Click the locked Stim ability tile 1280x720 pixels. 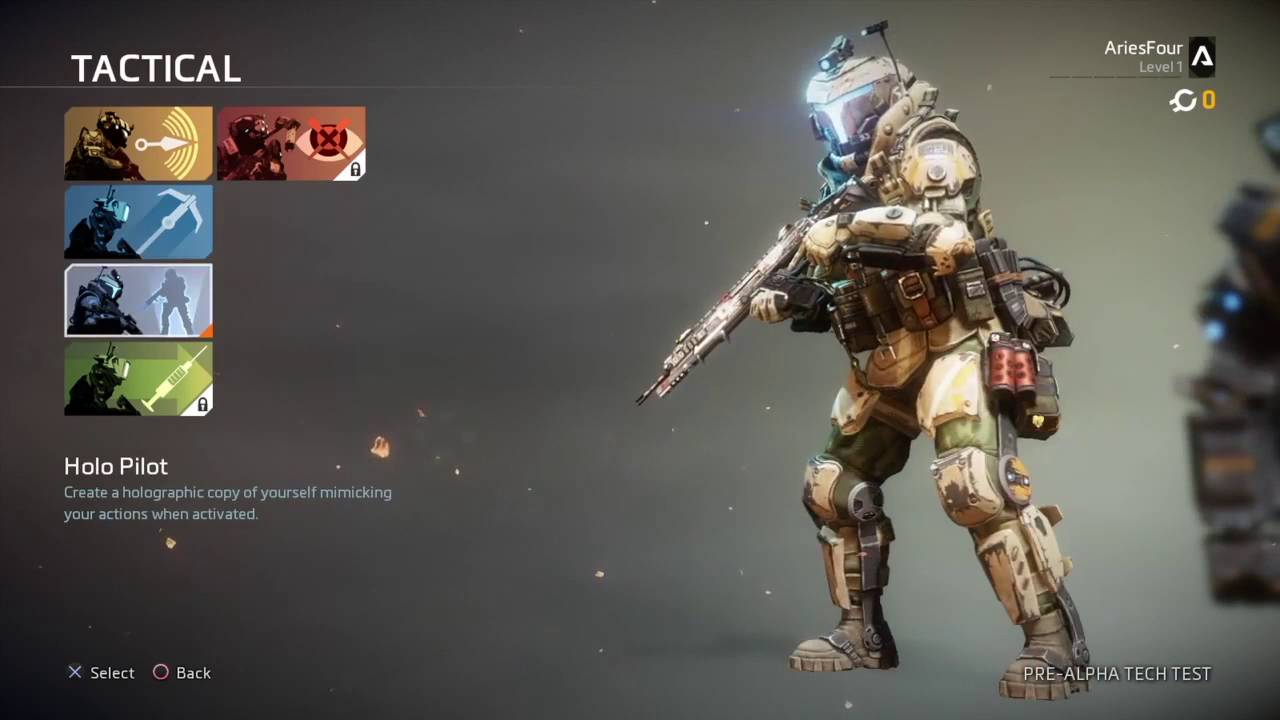(x=138, y=378)
